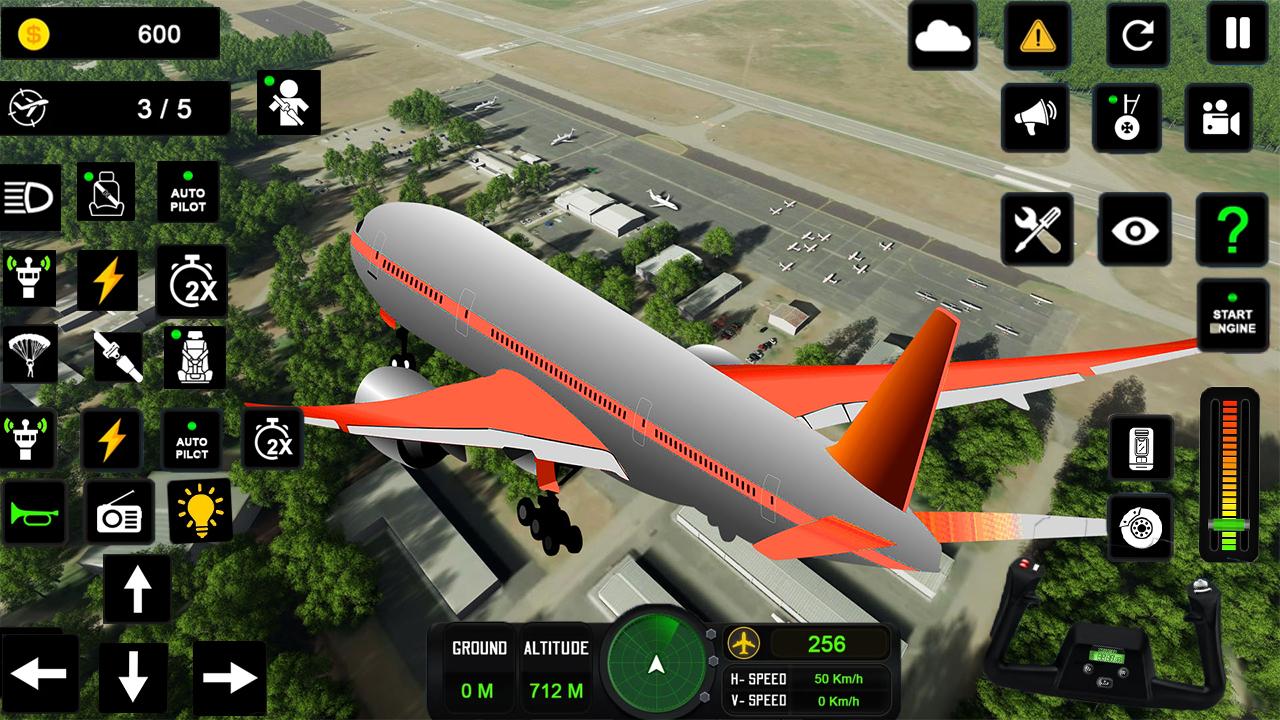Click the up arrow control
The width and height of the screenshot is (1280, 720).
(x=136, y=590)
